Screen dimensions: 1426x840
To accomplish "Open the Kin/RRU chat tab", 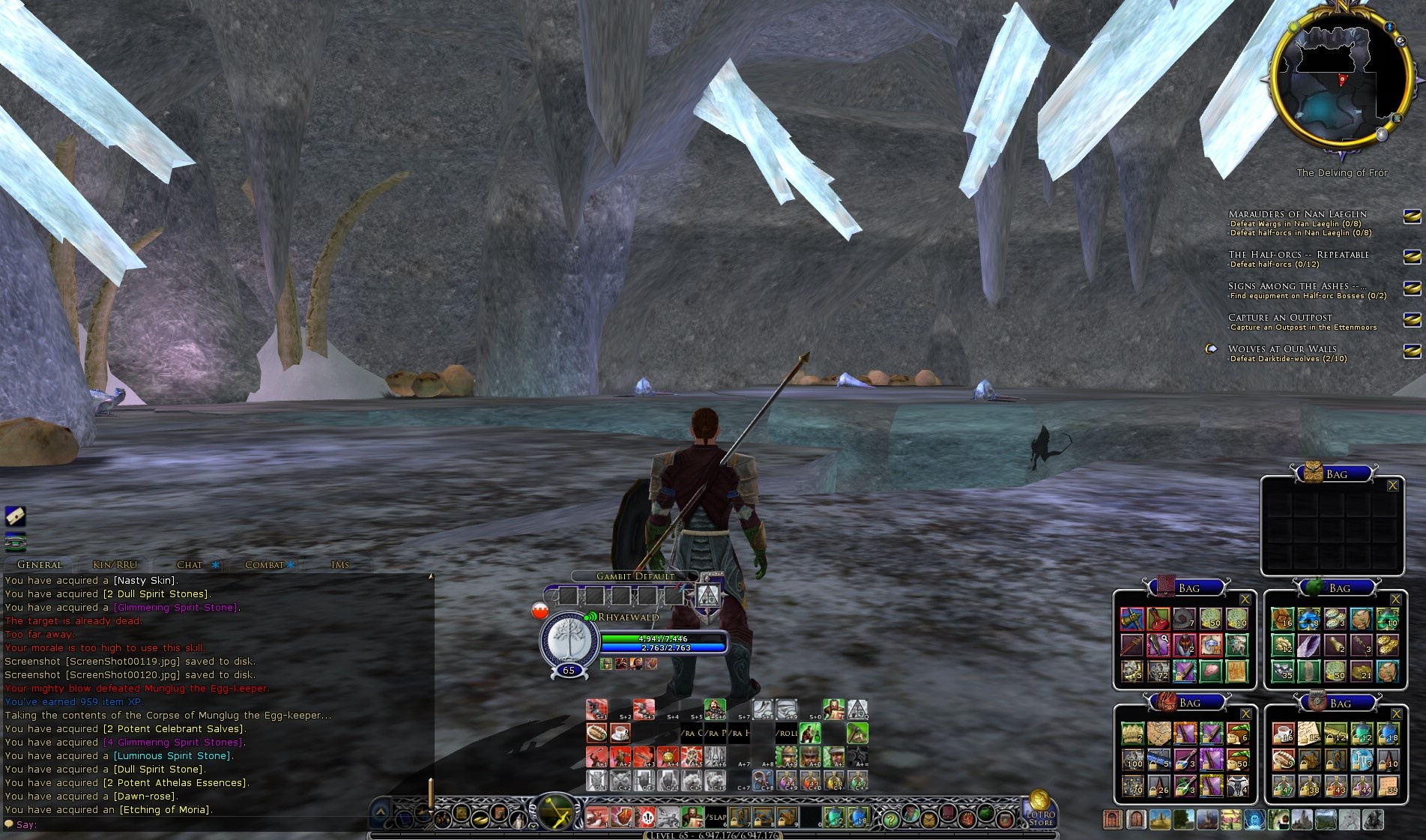I will (115, 564).
